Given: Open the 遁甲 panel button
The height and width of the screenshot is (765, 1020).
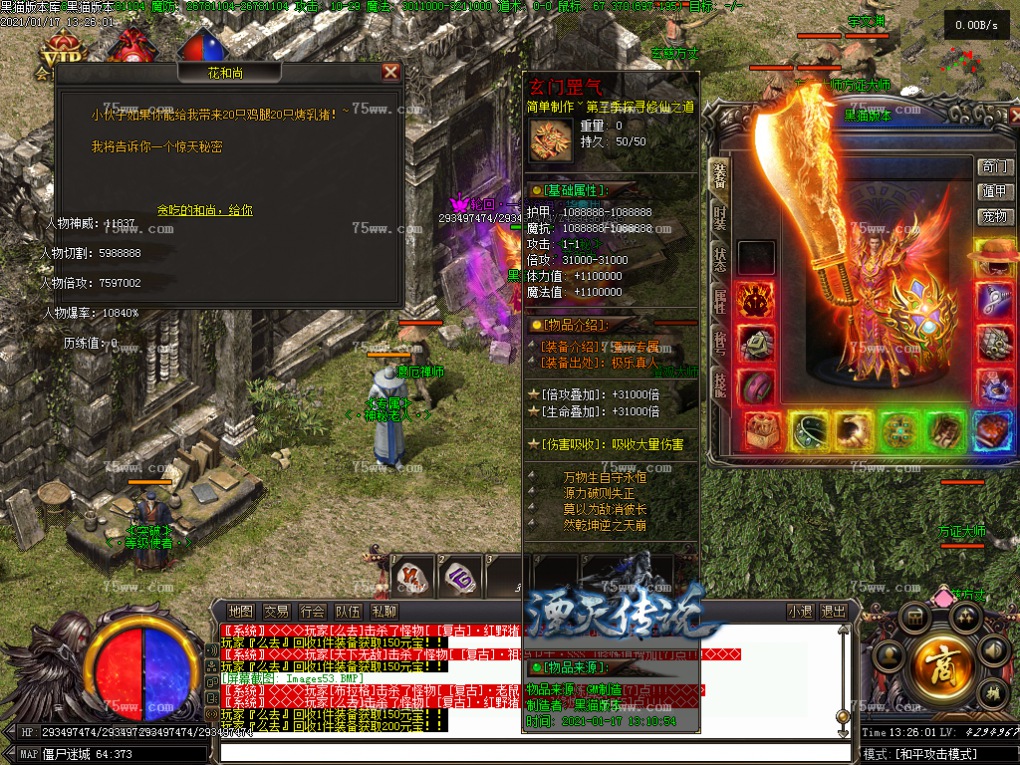Looking at the screenshot, I should [x=994, y=192].
